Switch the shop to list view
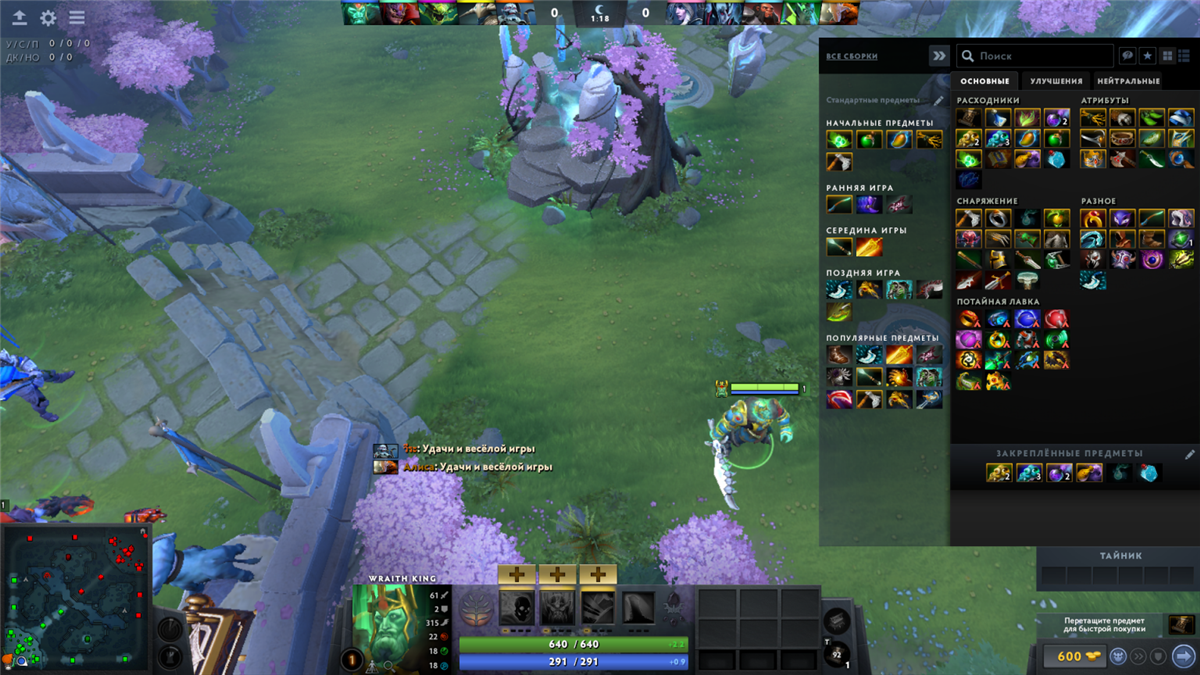Image resolution: width=1200 pixels, height=675 pixels. pos(1185,56)
